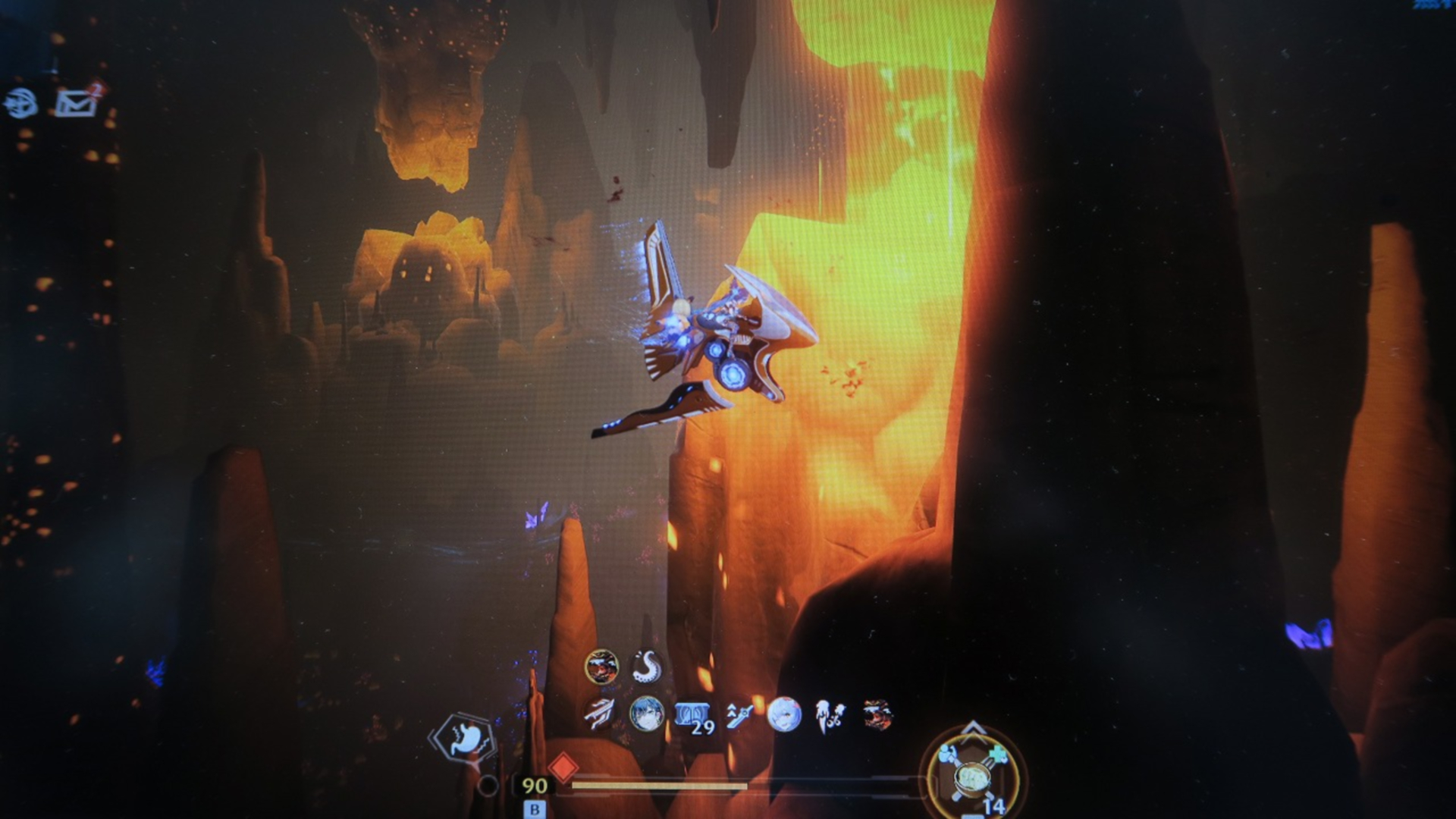1456x819 pixels.
Task: Select the sword upgrade arrows icon
Action: tap(739, 714)
